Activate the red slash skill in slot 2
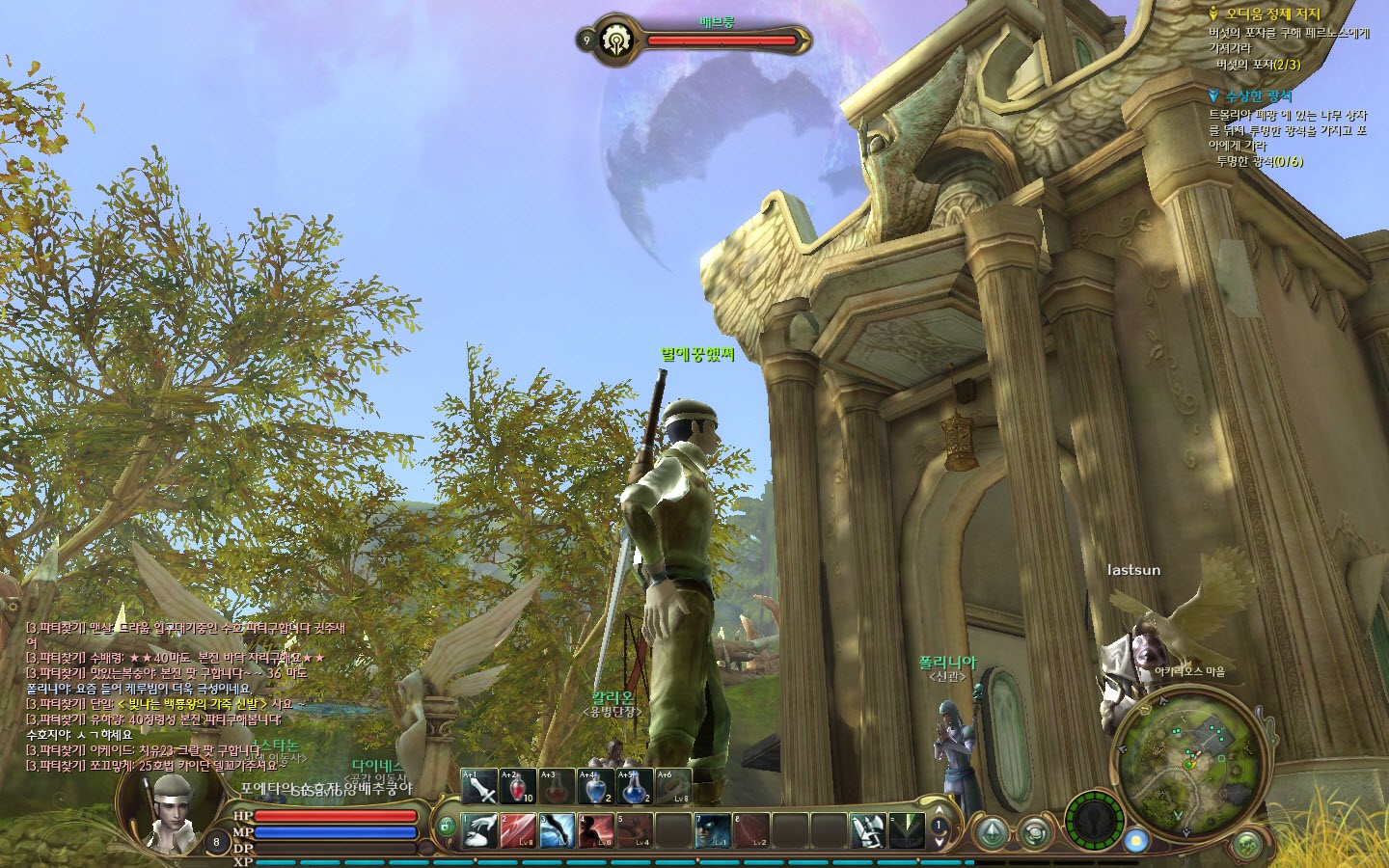The width and height of the screenshot is (1389, 868). click(x=518, y=830)
